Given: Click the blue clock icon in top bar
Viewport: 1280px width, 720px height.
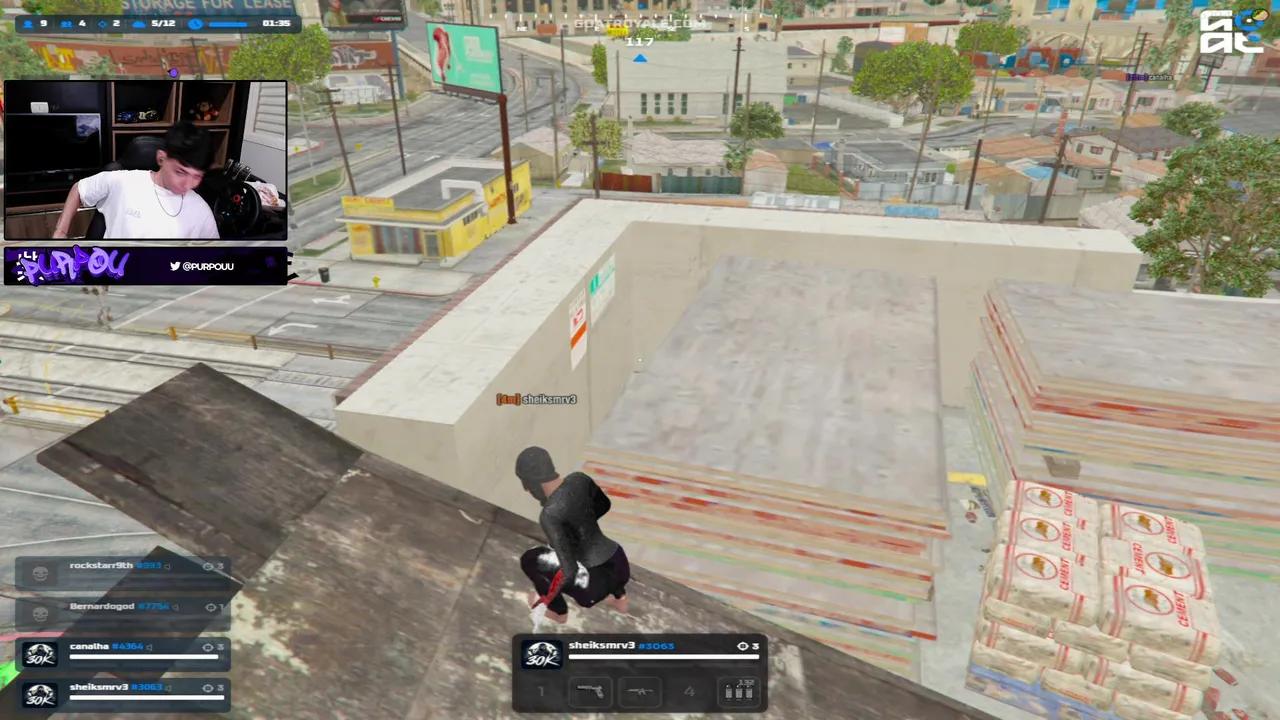Looking at the screenshot, I should coord(193,23).
